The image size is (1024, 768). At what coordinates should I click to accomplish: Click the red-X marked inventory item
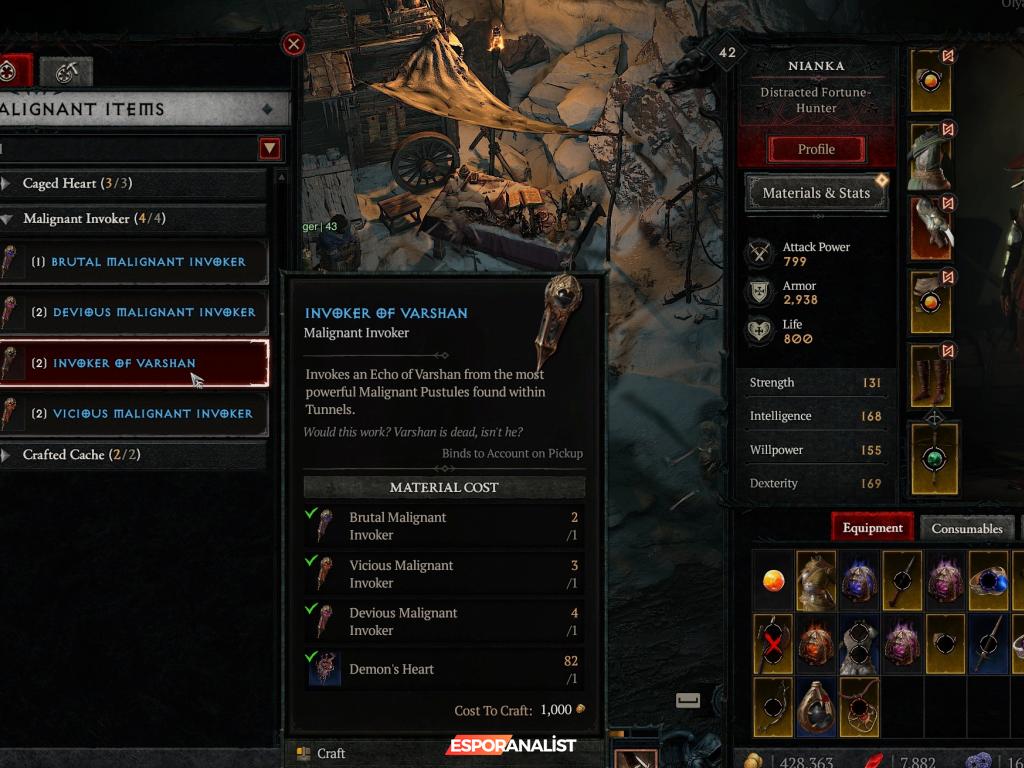[x=773, y=643]
